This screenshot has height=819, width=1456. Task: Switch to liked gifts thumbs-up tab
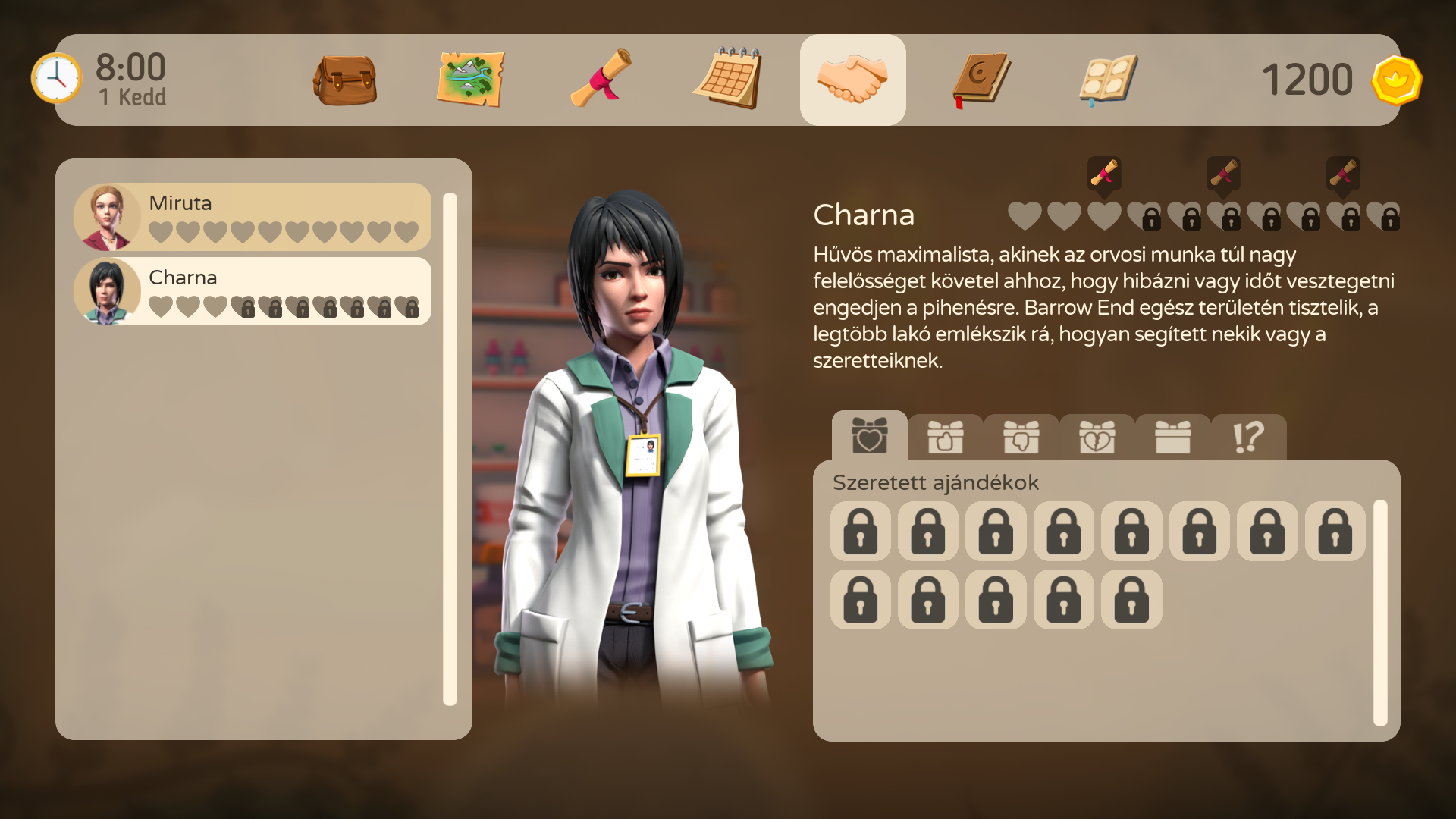[945, 438]
